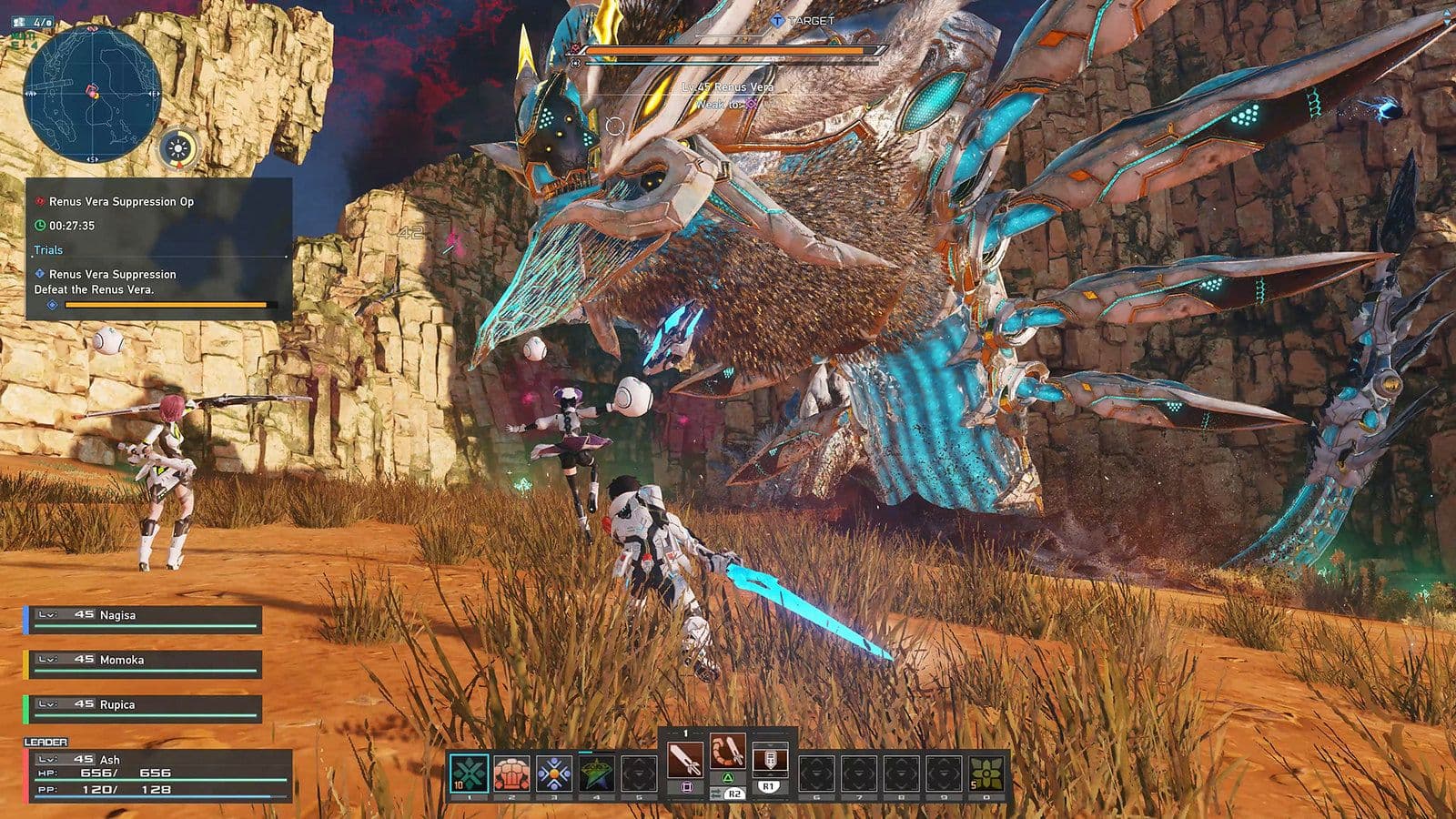1456x819 pixels.
Task: Trigger the single sword attack icon
Action: click(x=685, y=758)
